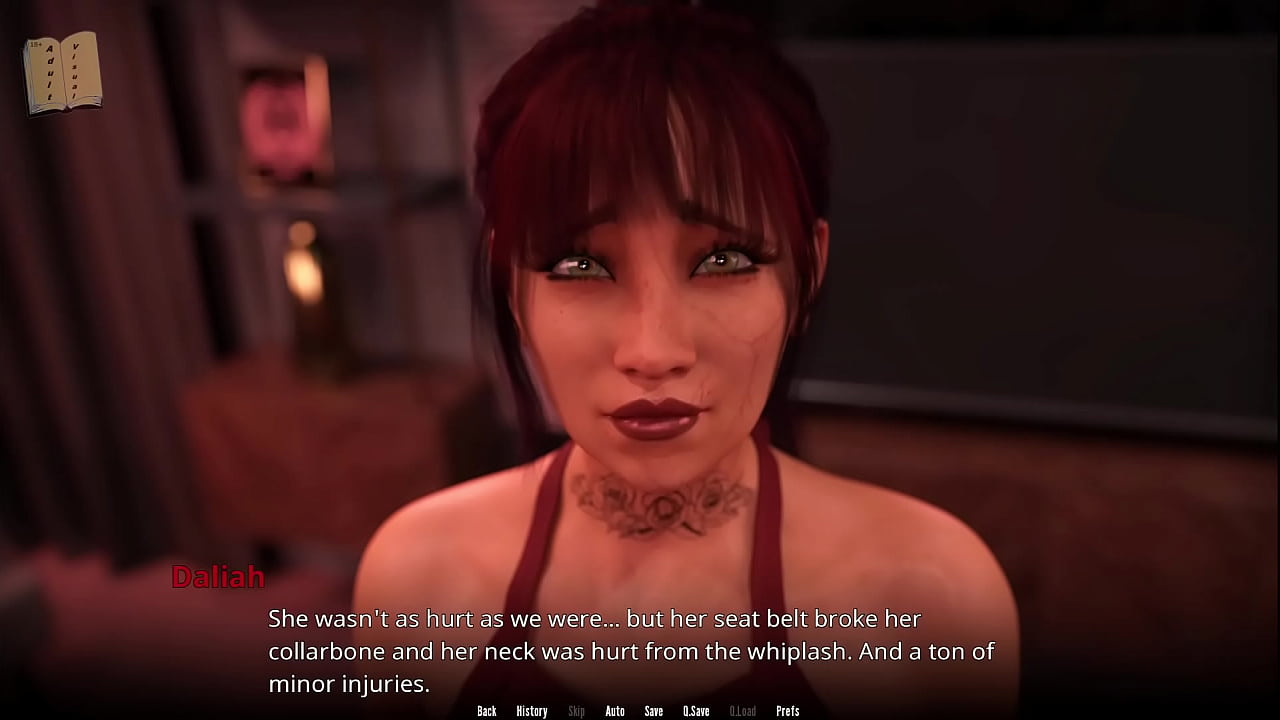Open the Save game menu
This screenshot has height=720, width=1280.
(653, 711)
